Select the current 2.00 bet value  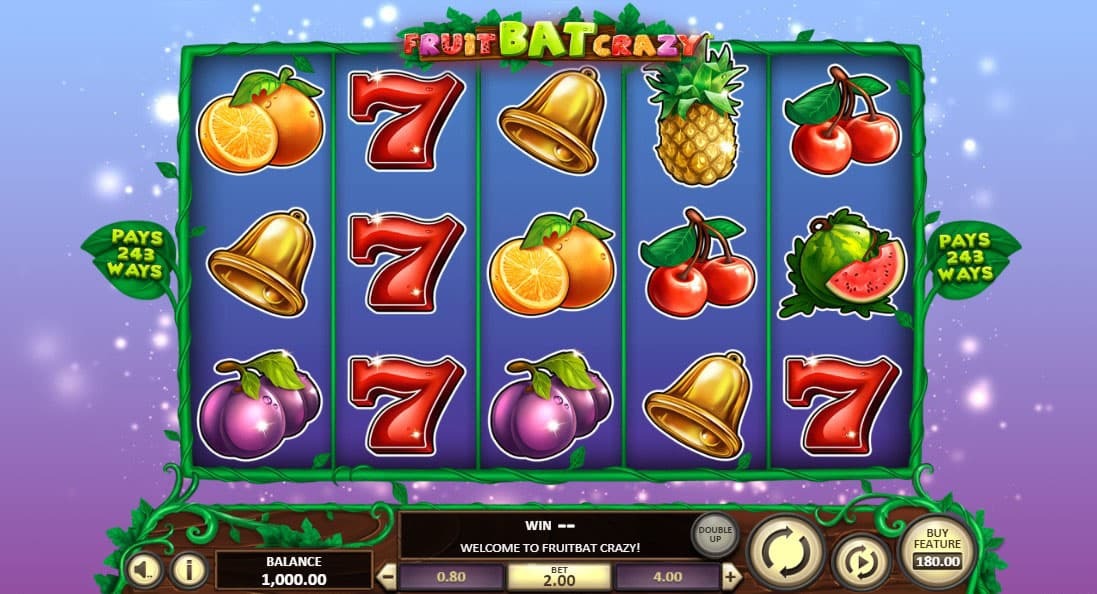559,576
